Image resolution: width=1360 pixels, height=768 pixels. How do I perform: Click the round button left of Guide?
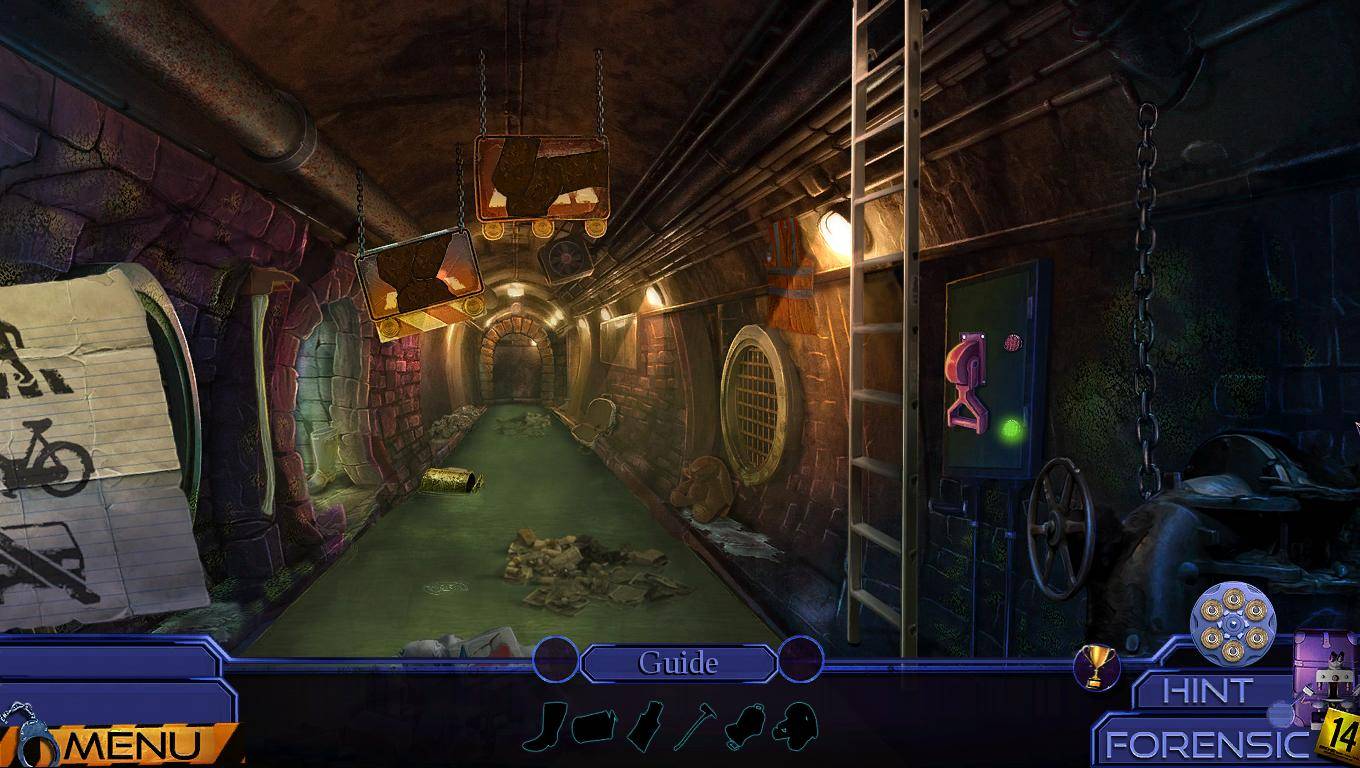[556, 660]
